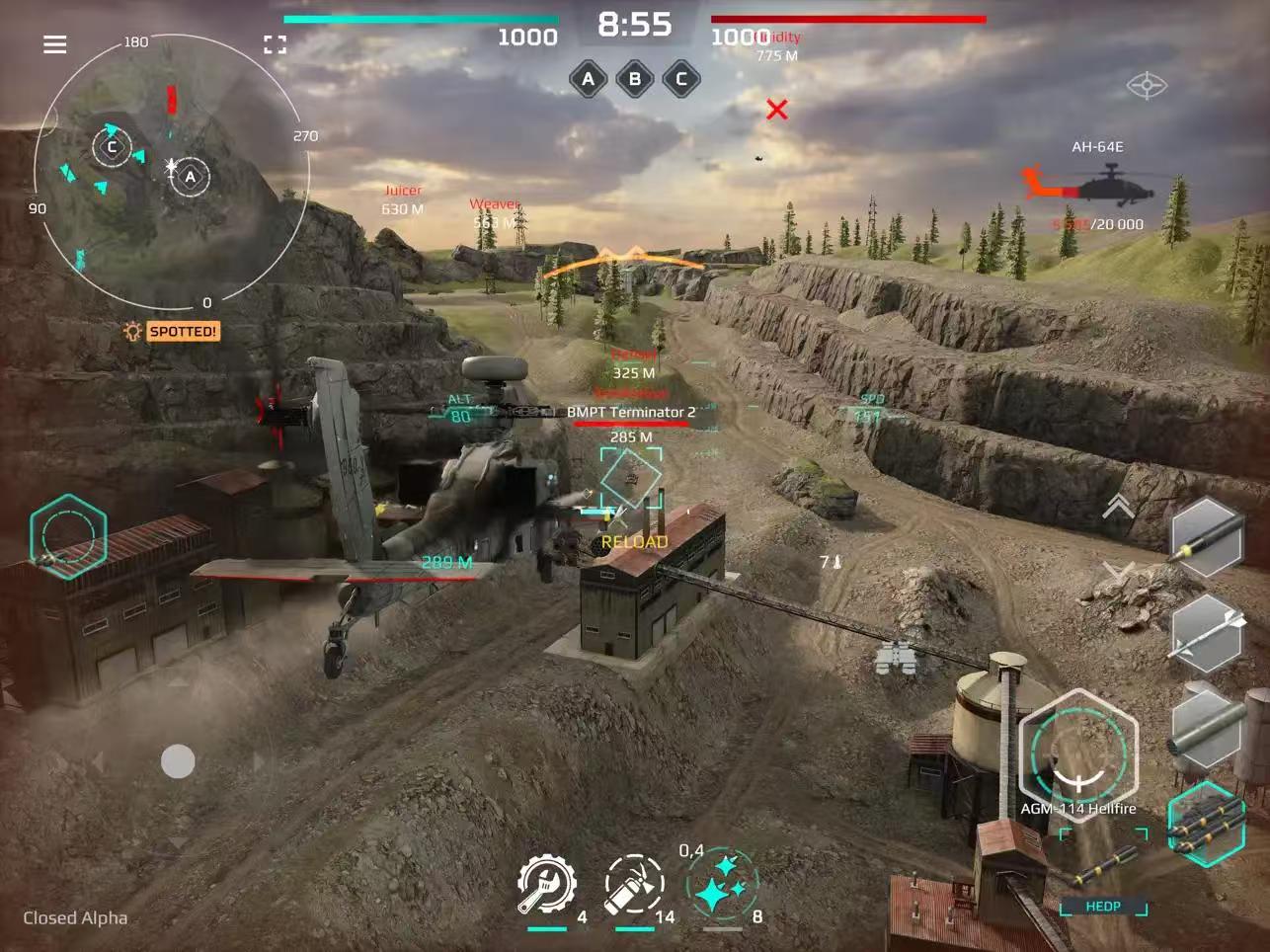This screenshot has height=952, width=1270.
Task: Select capture point B indicator
Action: (x=635, y=79)
